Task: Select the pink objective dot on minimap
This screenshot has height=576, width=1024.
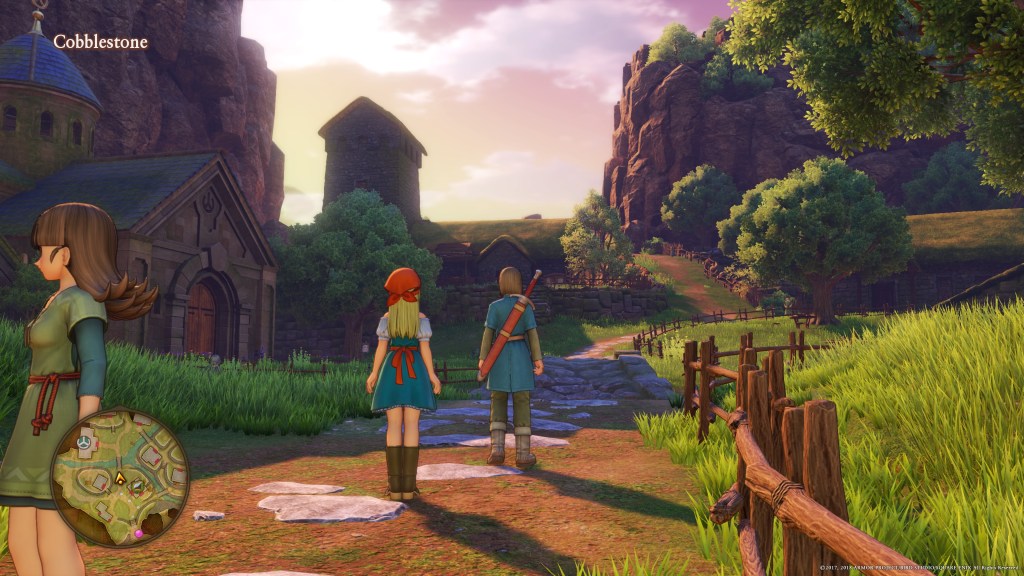Action: (138, 534)
